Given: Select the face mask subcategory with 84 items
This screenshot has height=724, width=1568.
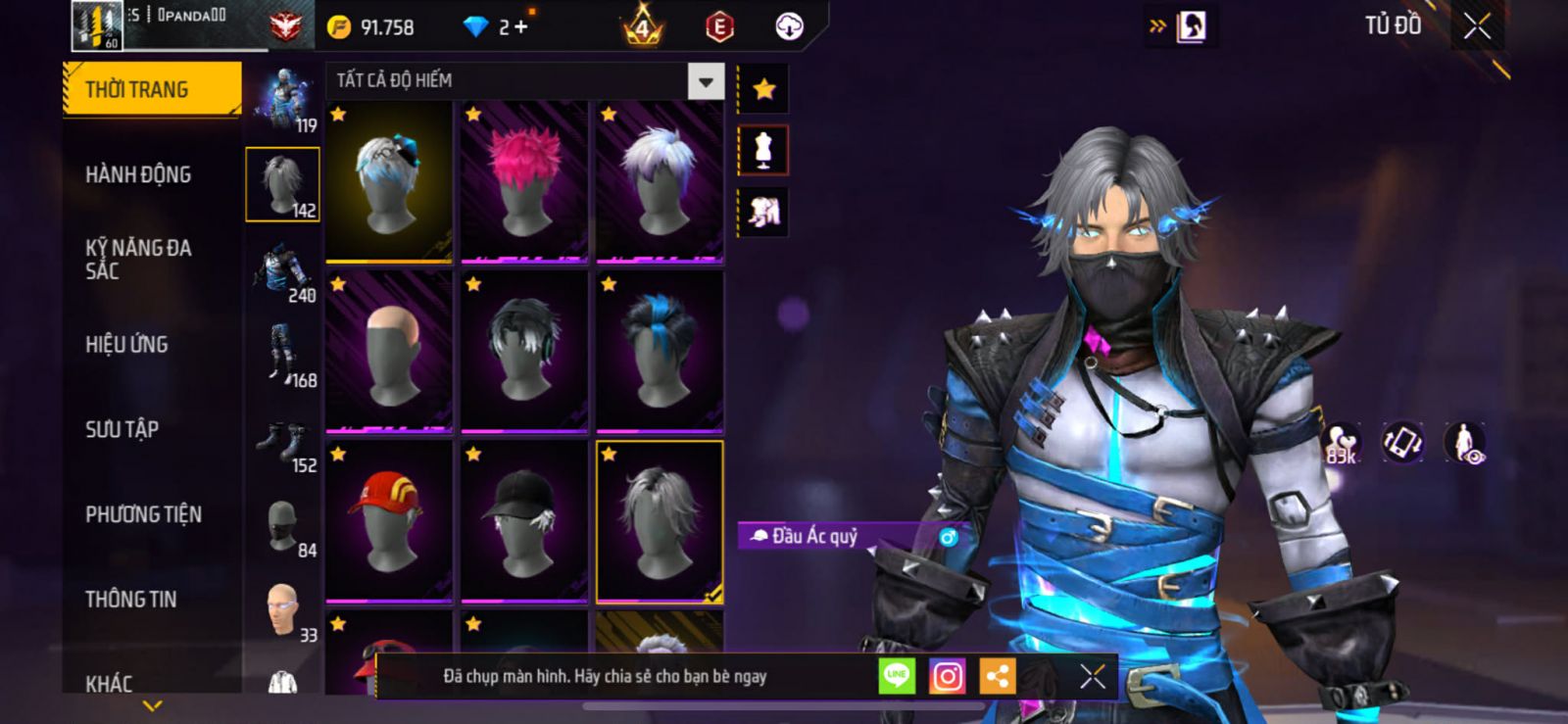Looking at the screenshot, I should click(x=283, y=528).
